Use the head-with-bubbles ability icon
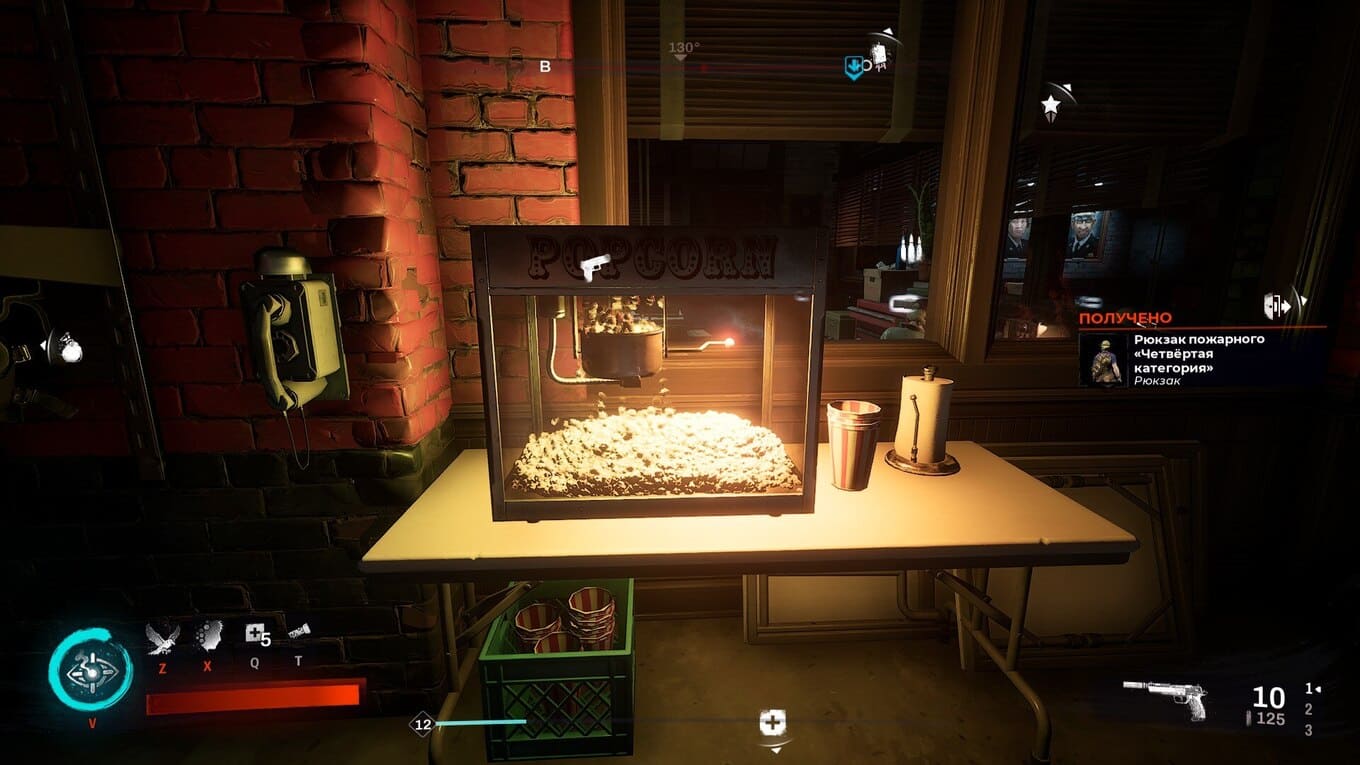The image size is (1360, 765). (x=209, y=636)
